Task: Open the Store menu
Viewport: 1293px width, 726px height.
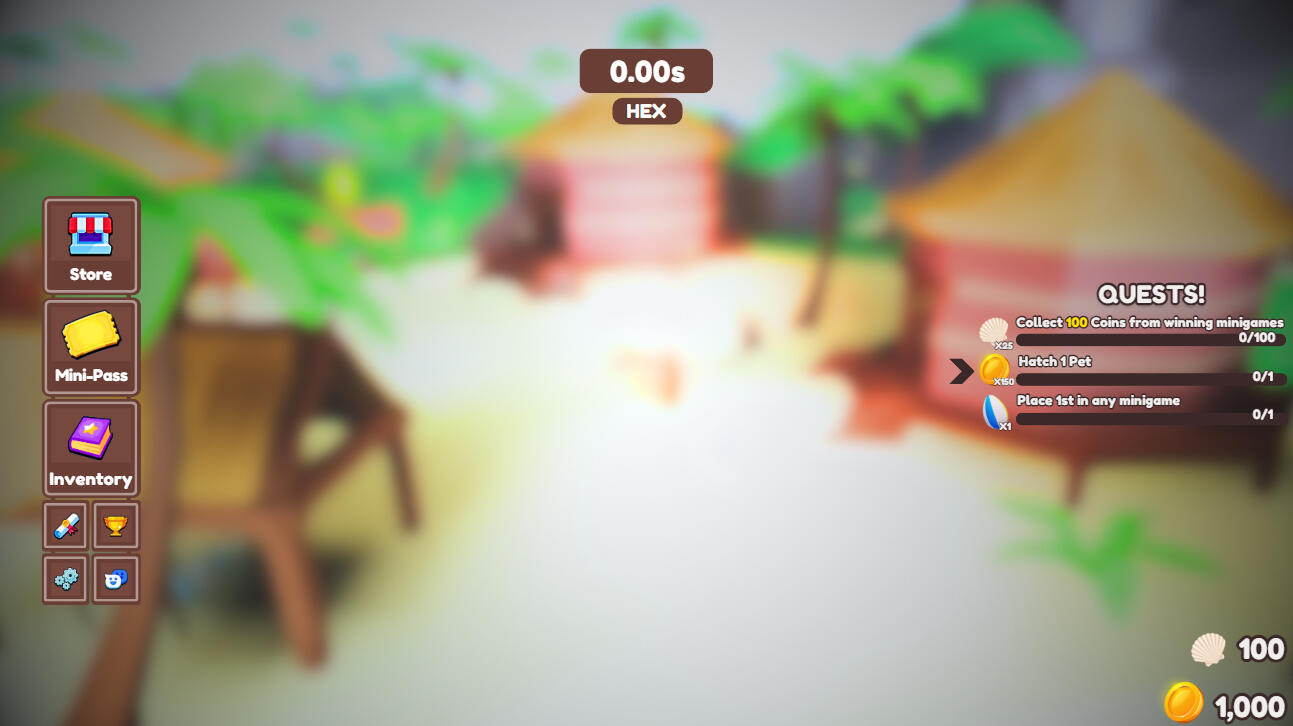Action: [x=91, y=245]
